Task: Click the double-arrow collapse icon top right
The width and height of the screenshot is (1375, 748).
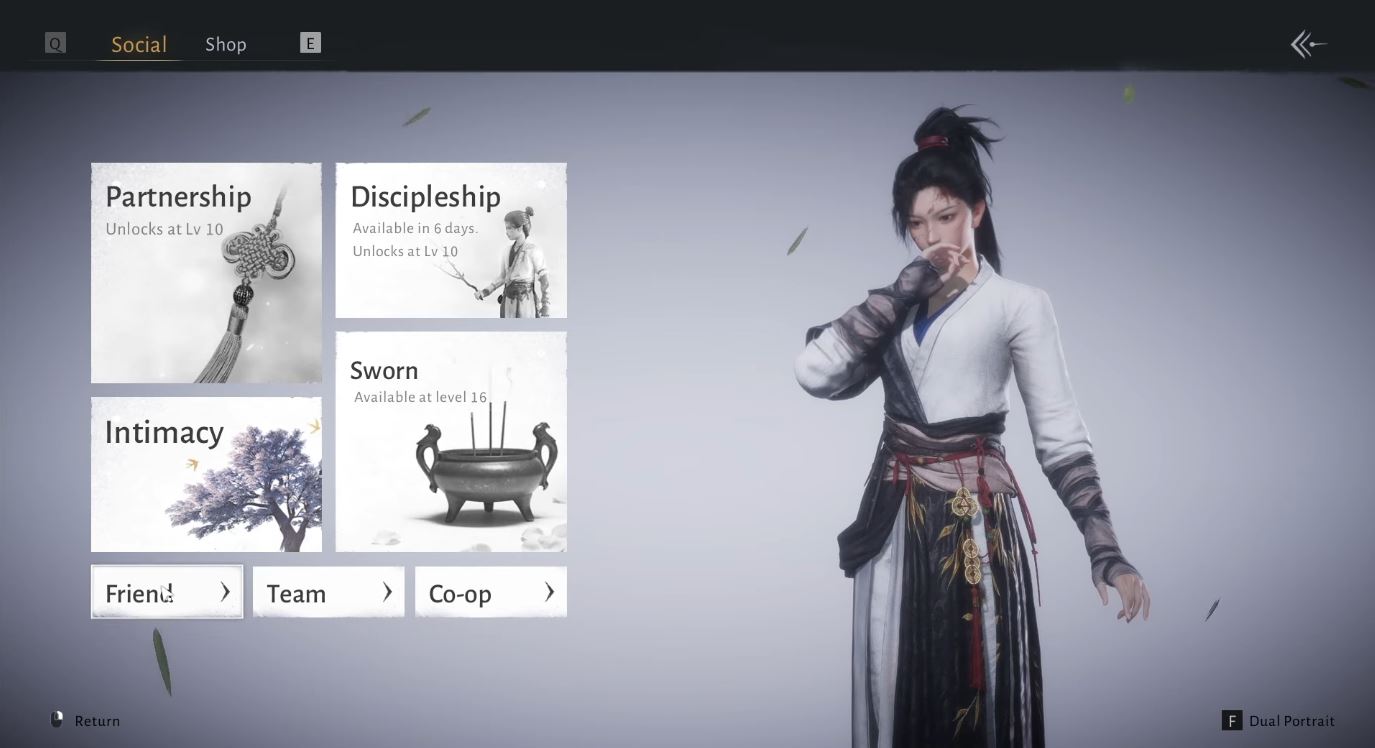Action: pyautogui.click(x=1307, y=44)
